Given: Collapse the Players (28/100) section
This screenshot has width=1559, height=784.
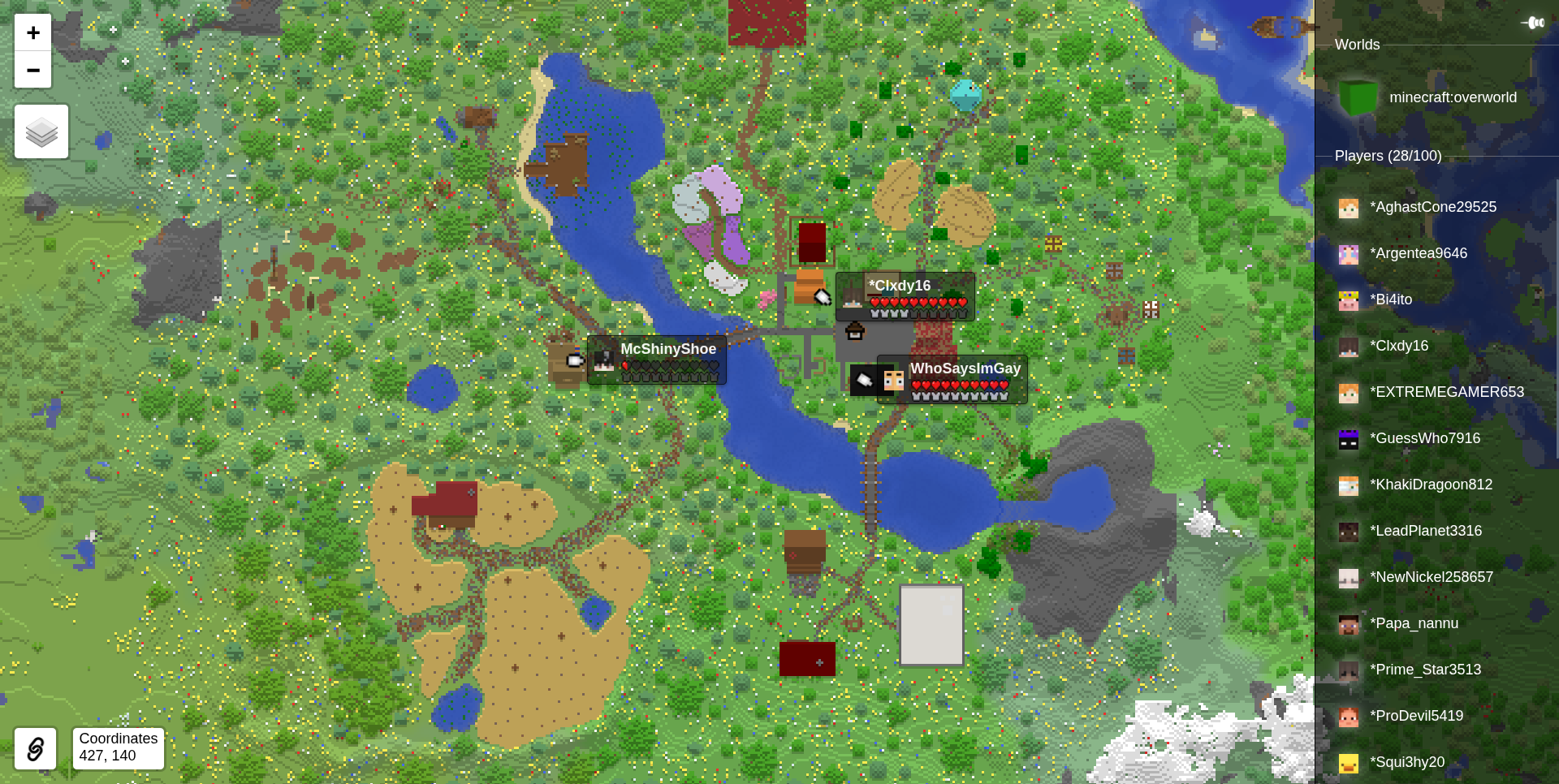Looking at the screenshot, I should 1387,156.
